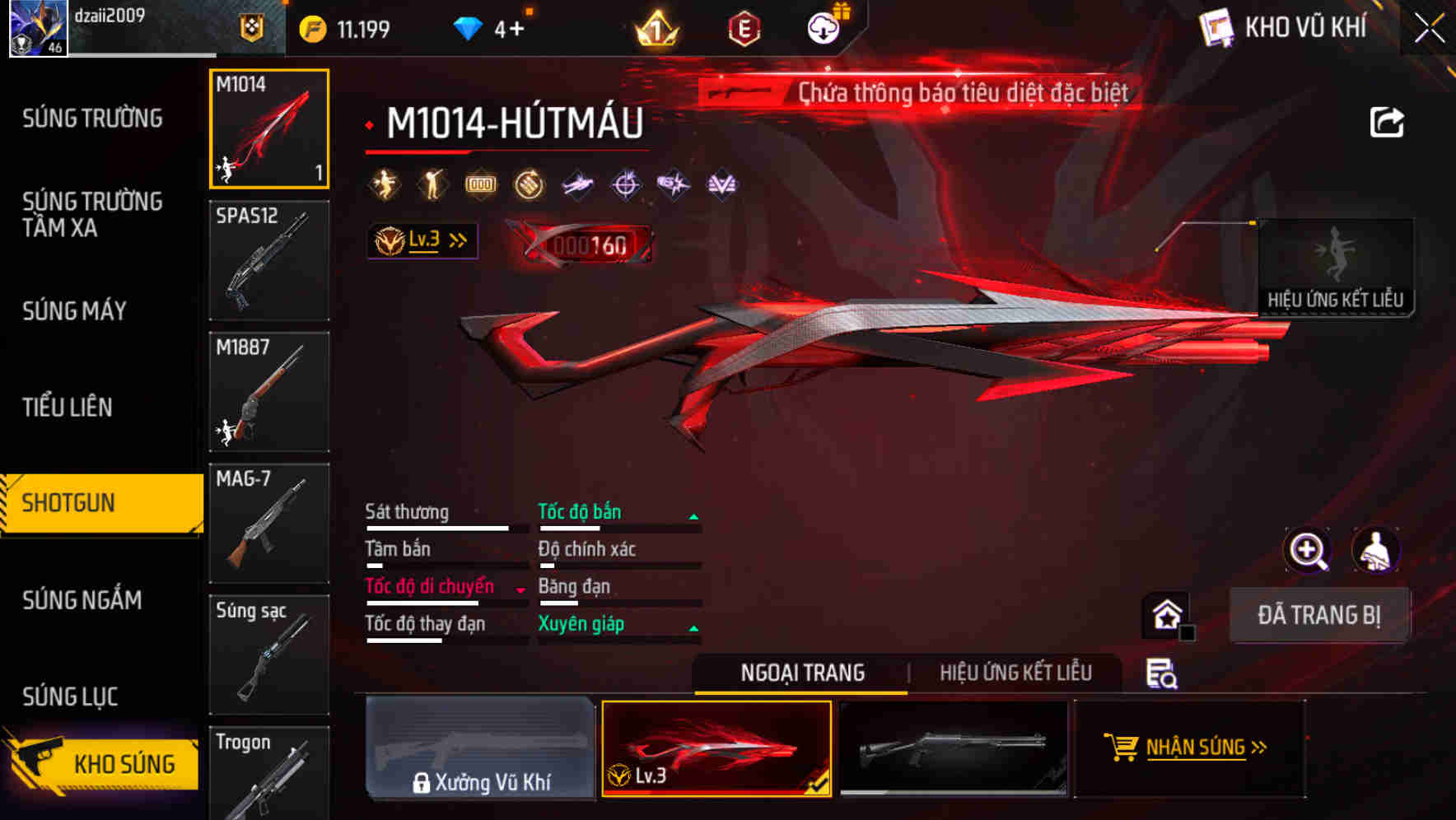This screenshot has height=820, width=1456.
Task: Switch to the HIỆU ỨNG KẾT LIỄU tab
Action: coord(1017,672)
